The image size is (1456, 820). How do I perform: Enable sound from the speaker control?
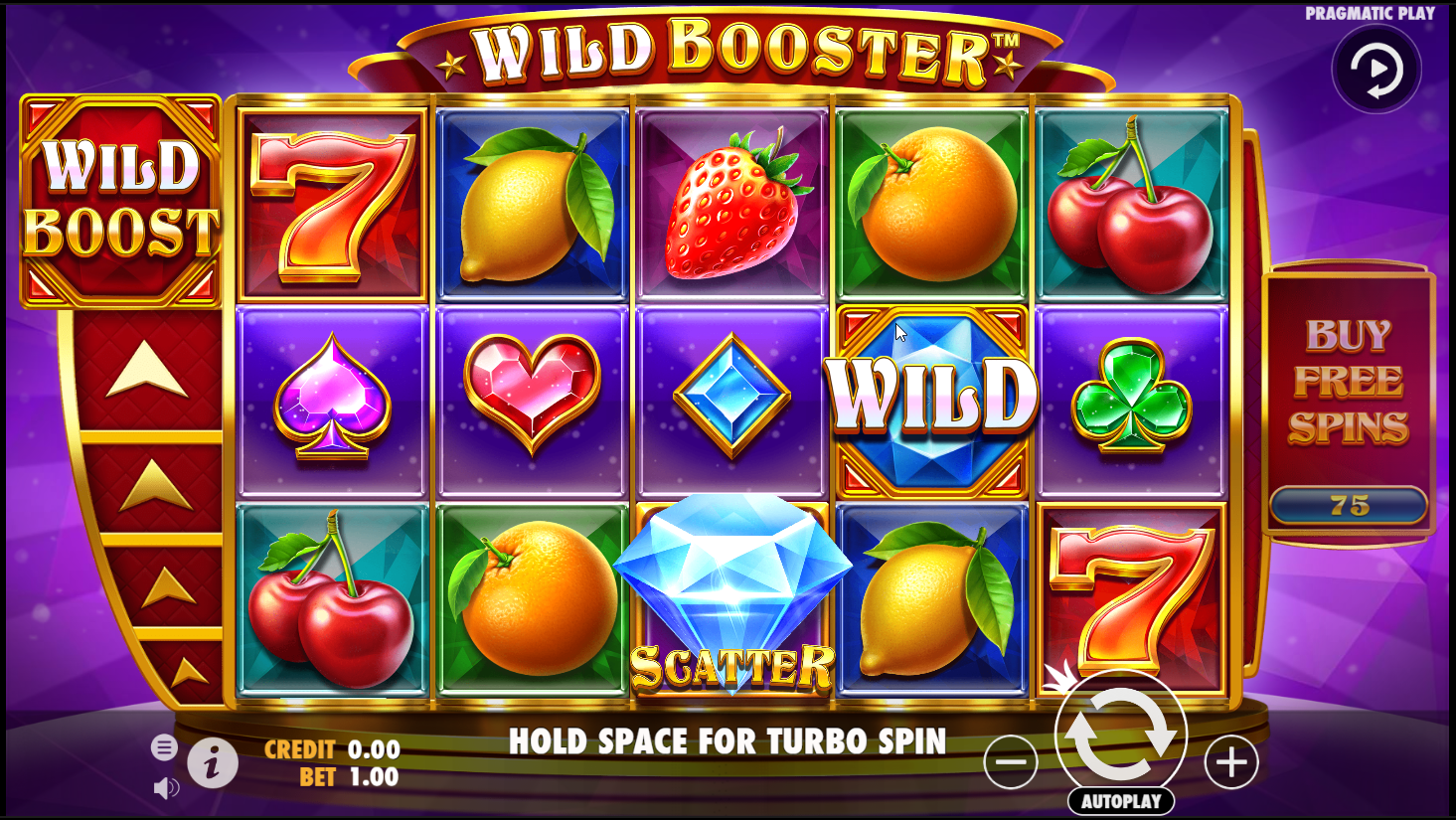[x=168, y=785]
